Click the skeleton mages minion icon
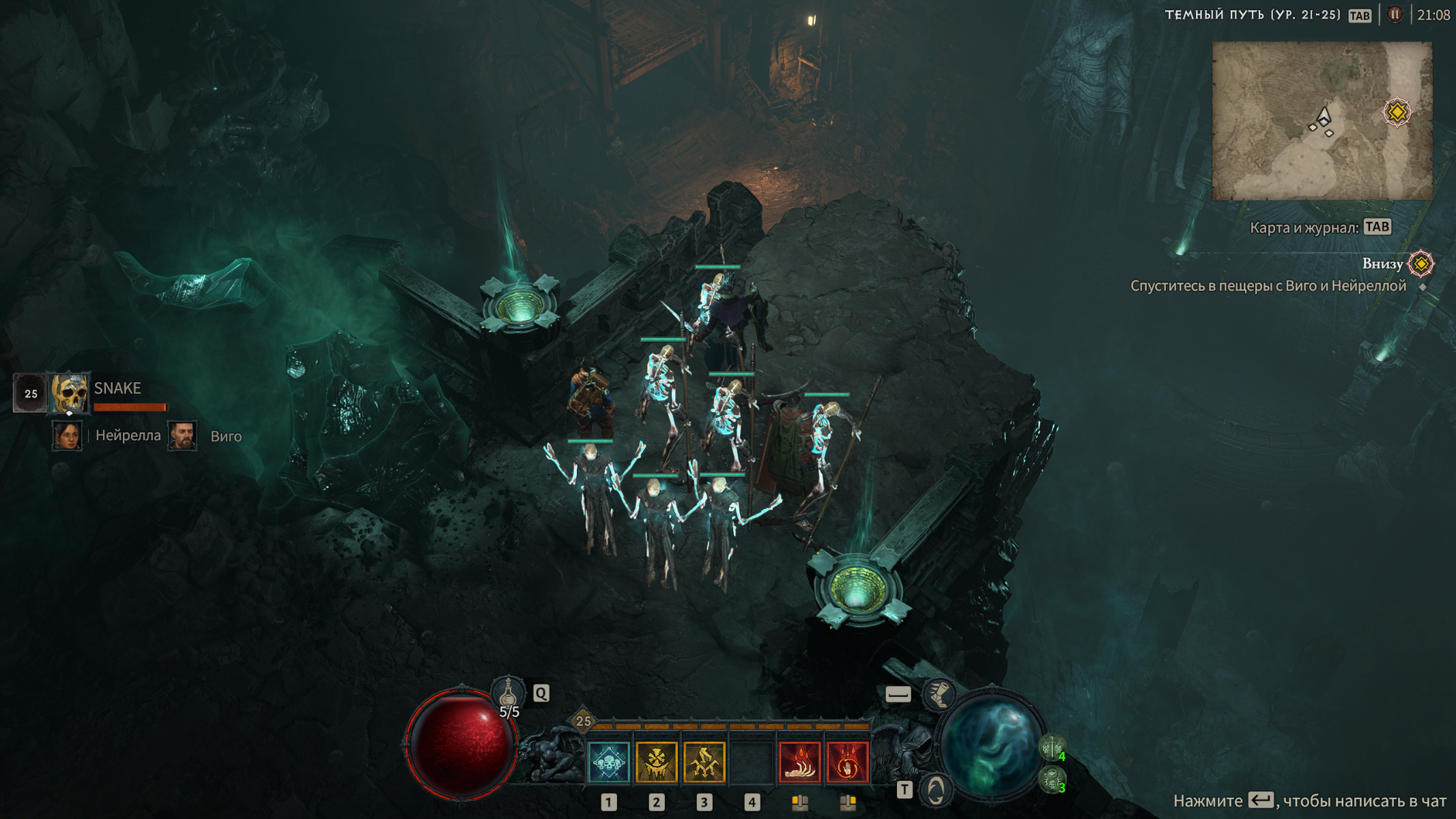 tap(1052, 778)
